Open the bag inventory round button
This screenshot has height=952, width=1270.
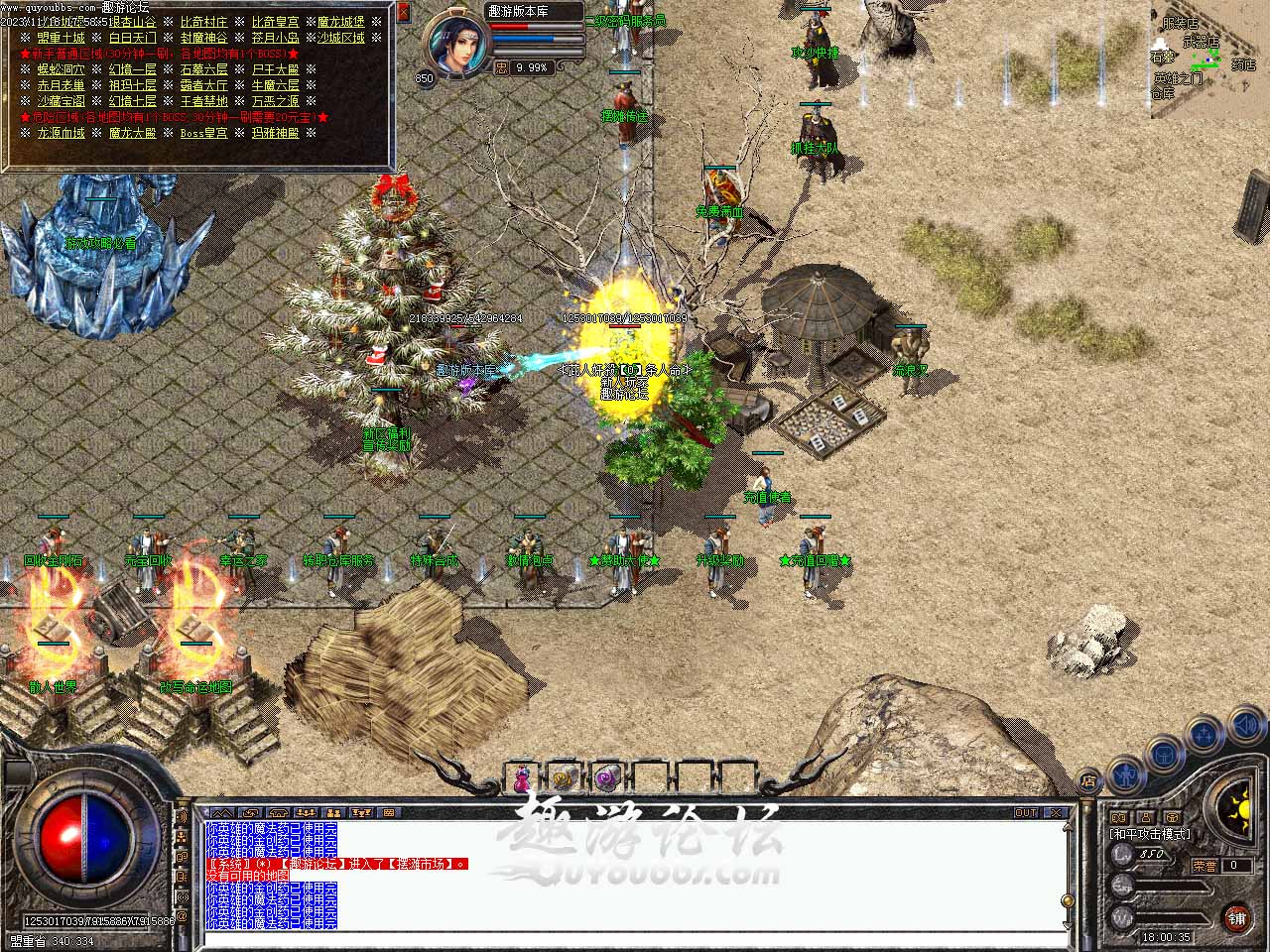coord(1162,755)
